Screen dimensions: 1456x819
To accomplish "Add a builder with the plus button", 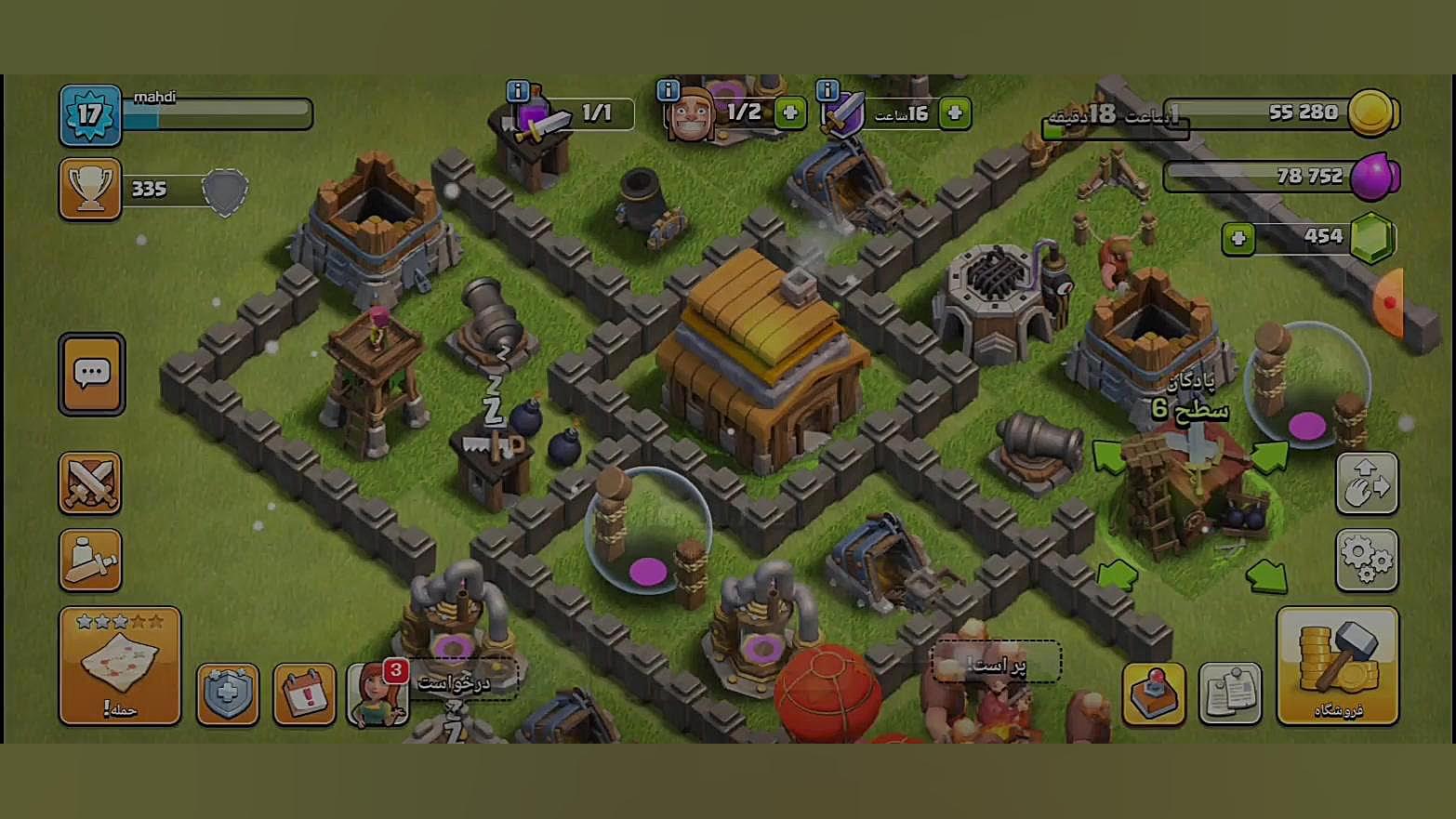I will pyautogui.click(x=790, y=113).
